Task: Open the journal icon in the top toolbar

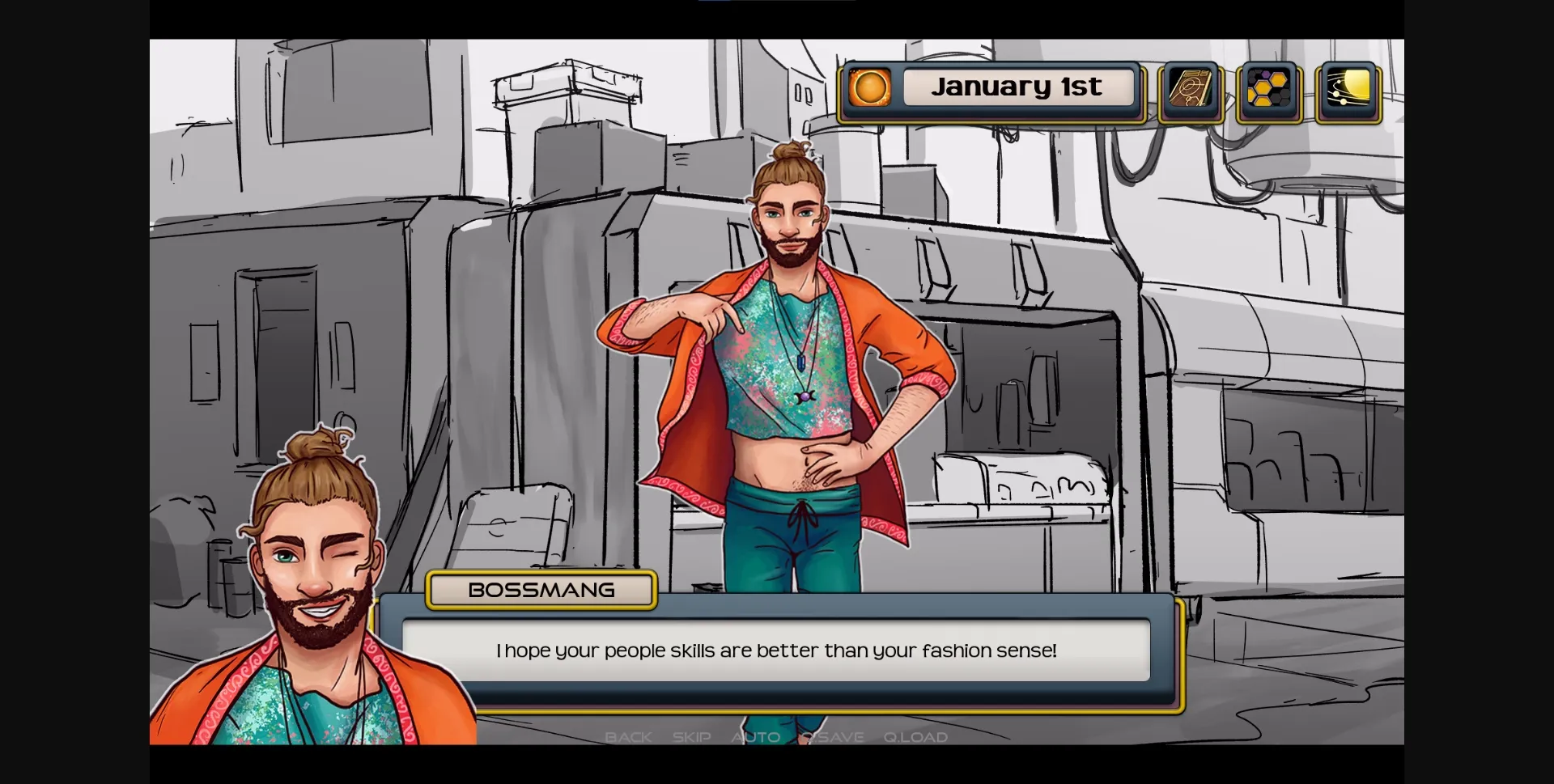Action: [x=1190, y=89]
